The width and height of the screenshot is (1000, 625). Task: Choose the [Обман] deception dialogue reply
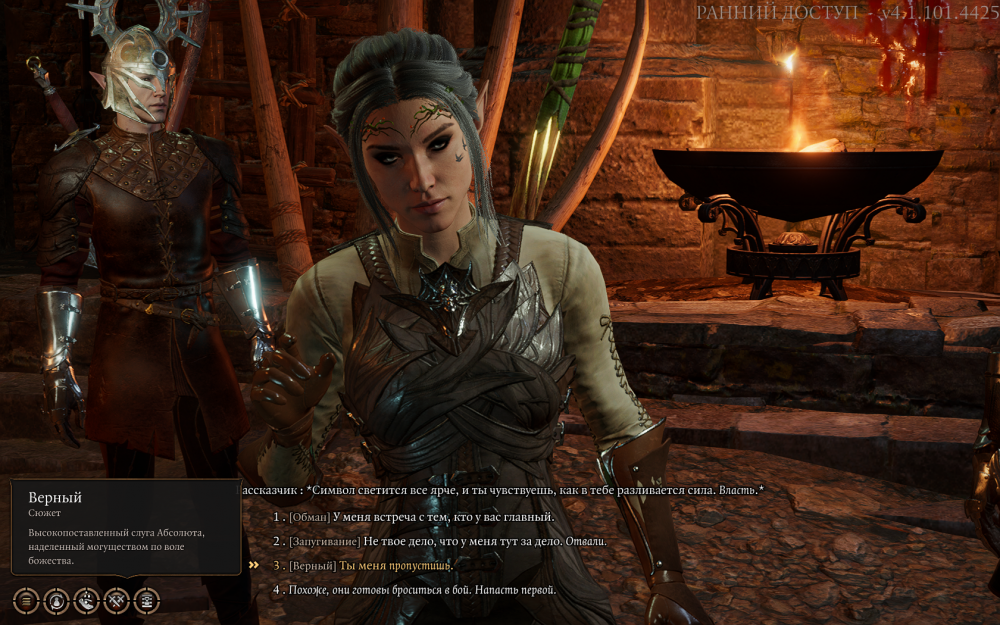420,517
